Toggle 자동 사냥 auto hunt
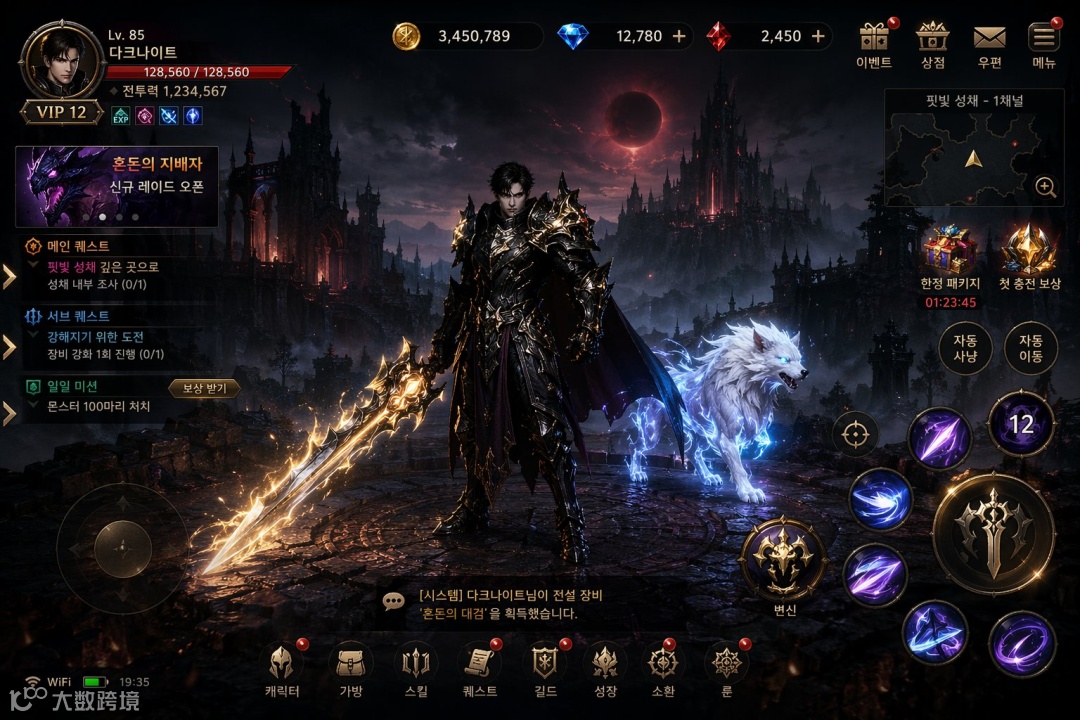Viewport: 1080px width, 720px height. [965, 348]
